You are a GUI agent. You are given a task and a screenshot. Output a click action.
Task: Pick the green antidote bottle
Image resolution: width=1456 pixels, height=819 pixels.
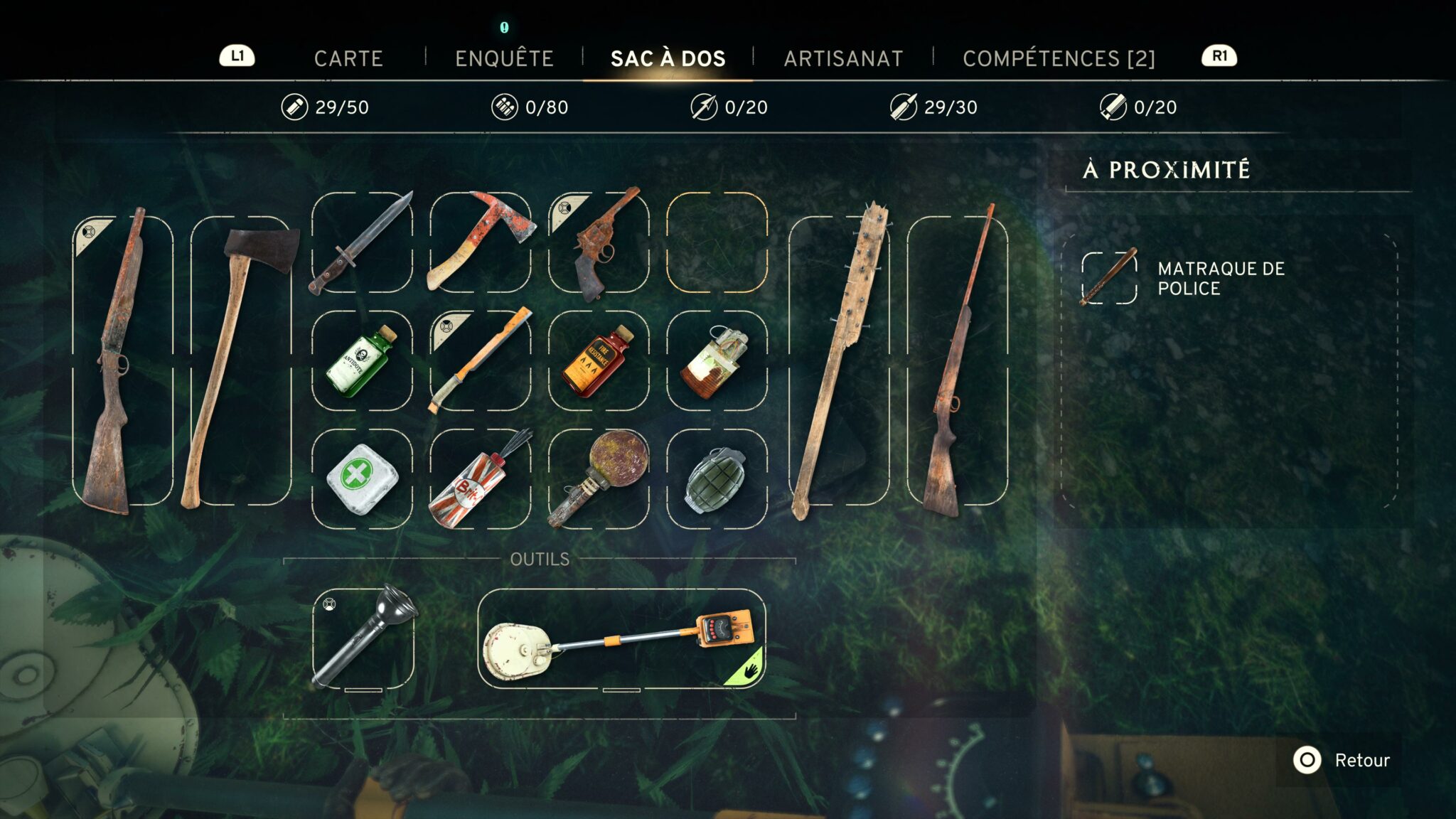362,361
